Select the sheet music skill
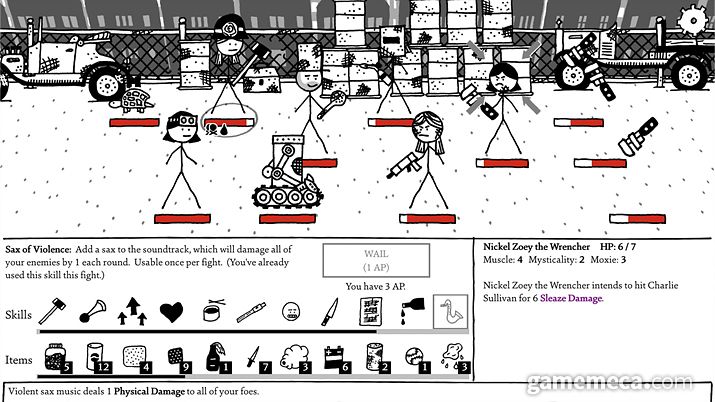715x402 pixels. [x=371, y=312]
